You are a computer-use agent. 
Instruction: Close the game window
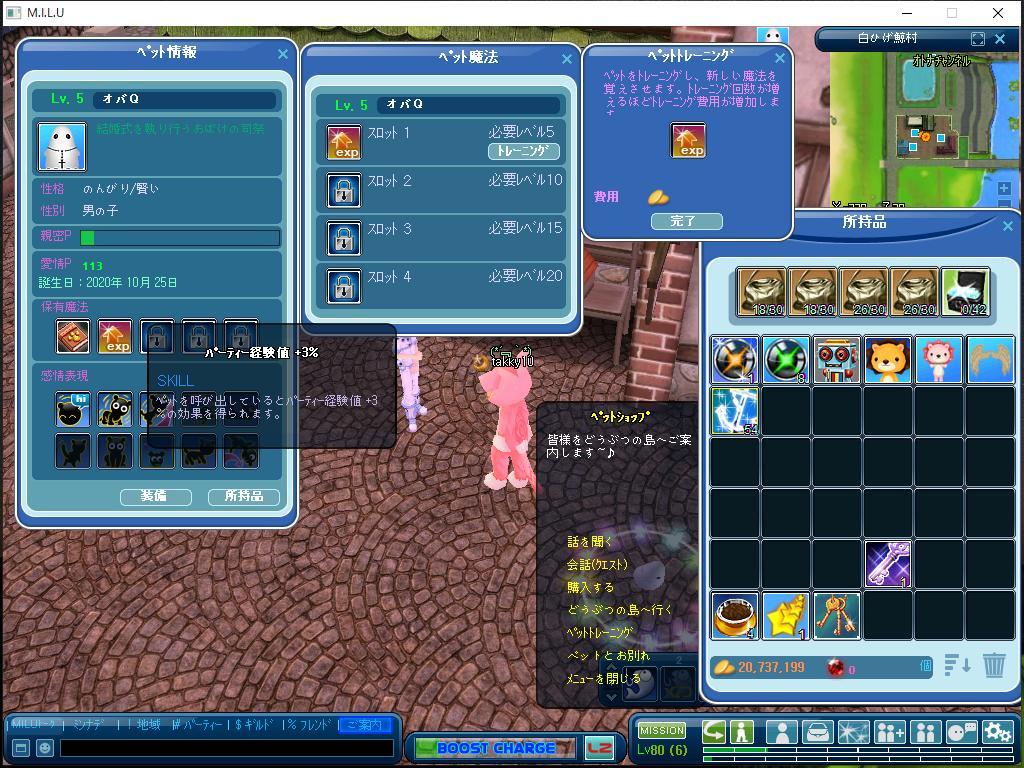pyautogui.click(x=998, y=13)
